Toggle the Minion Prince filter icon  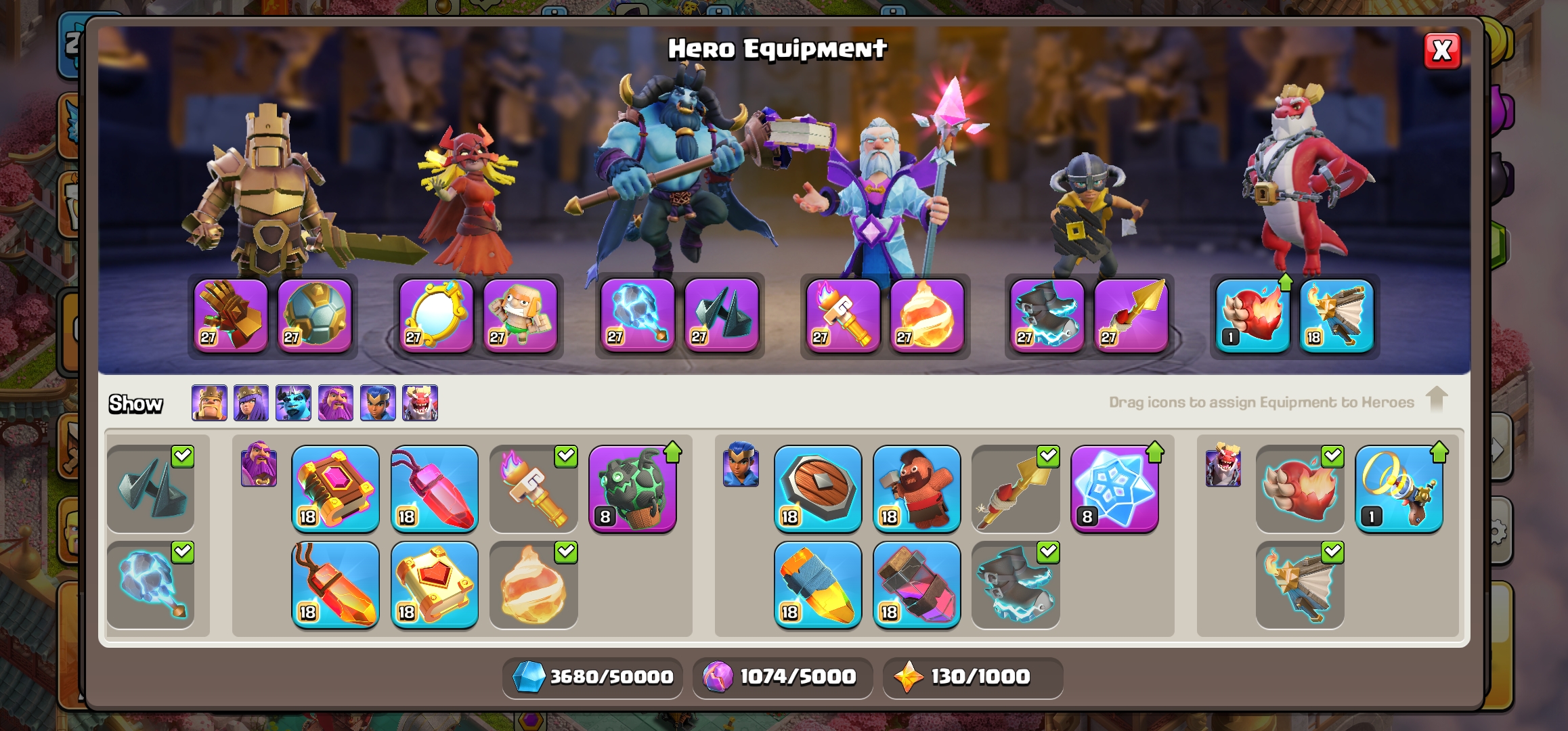coord(293,403)
